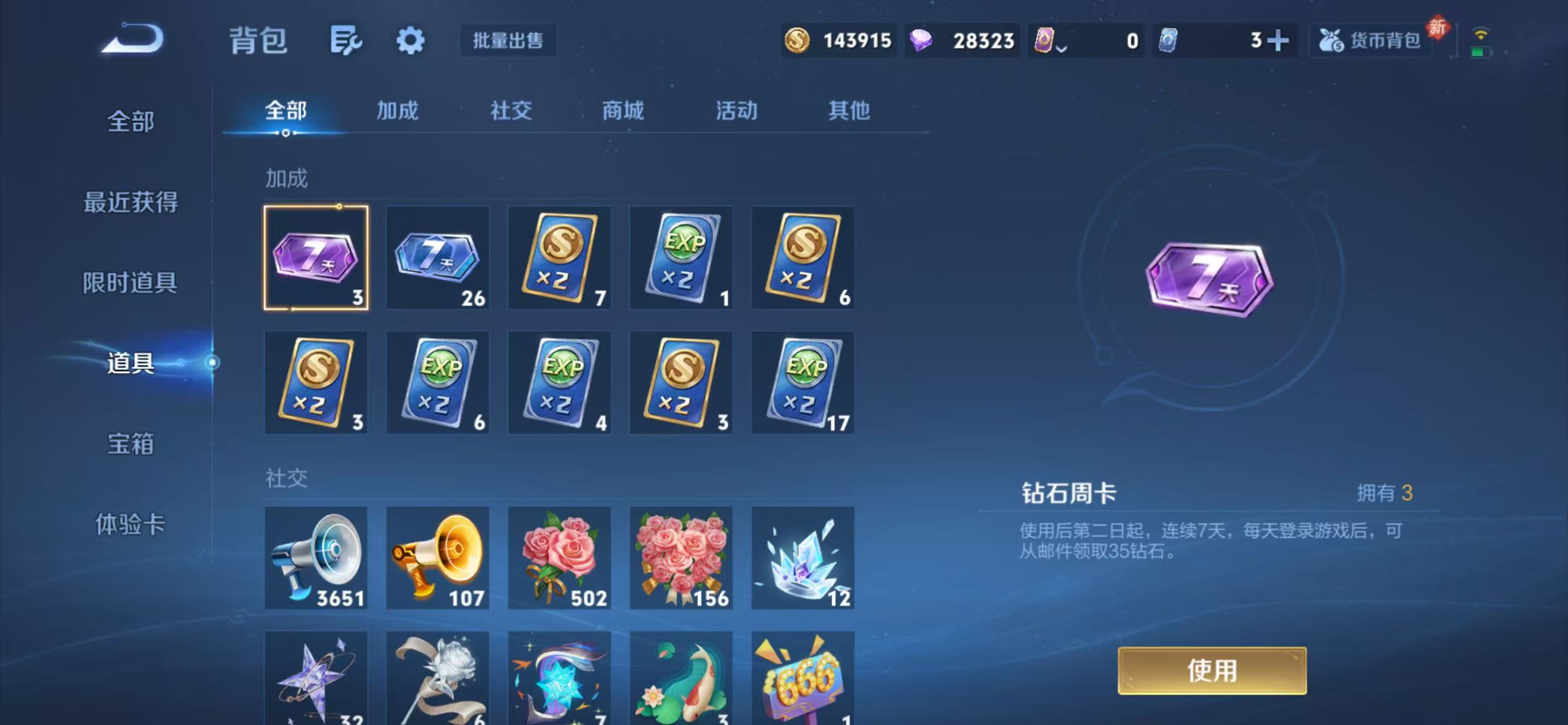Viewport: 1568px width, 725px height.
Task: Select the crystal shard item
Action: click(802, 556)
